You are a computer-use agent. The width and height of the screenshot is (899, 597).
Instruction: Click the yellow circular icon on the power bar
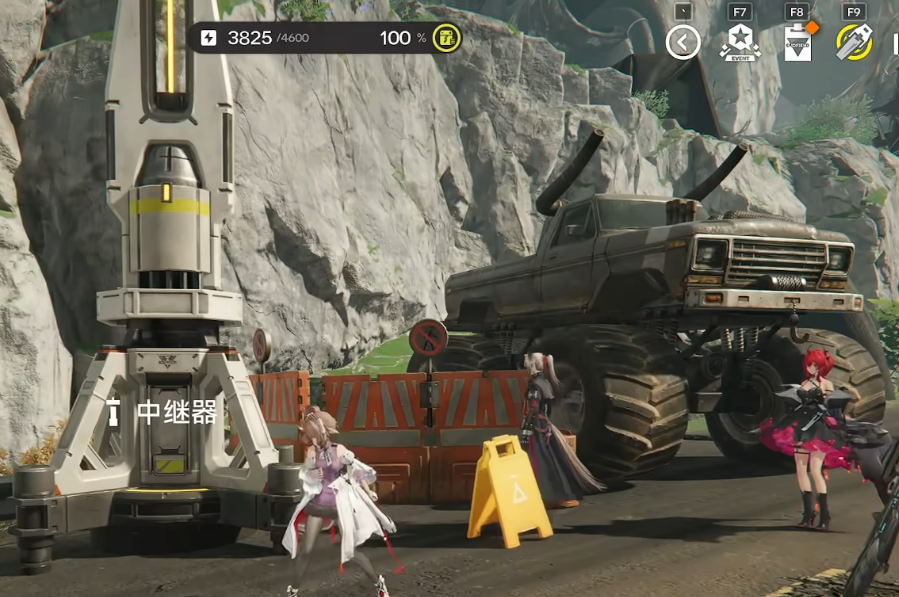click(x=447, y=38)
